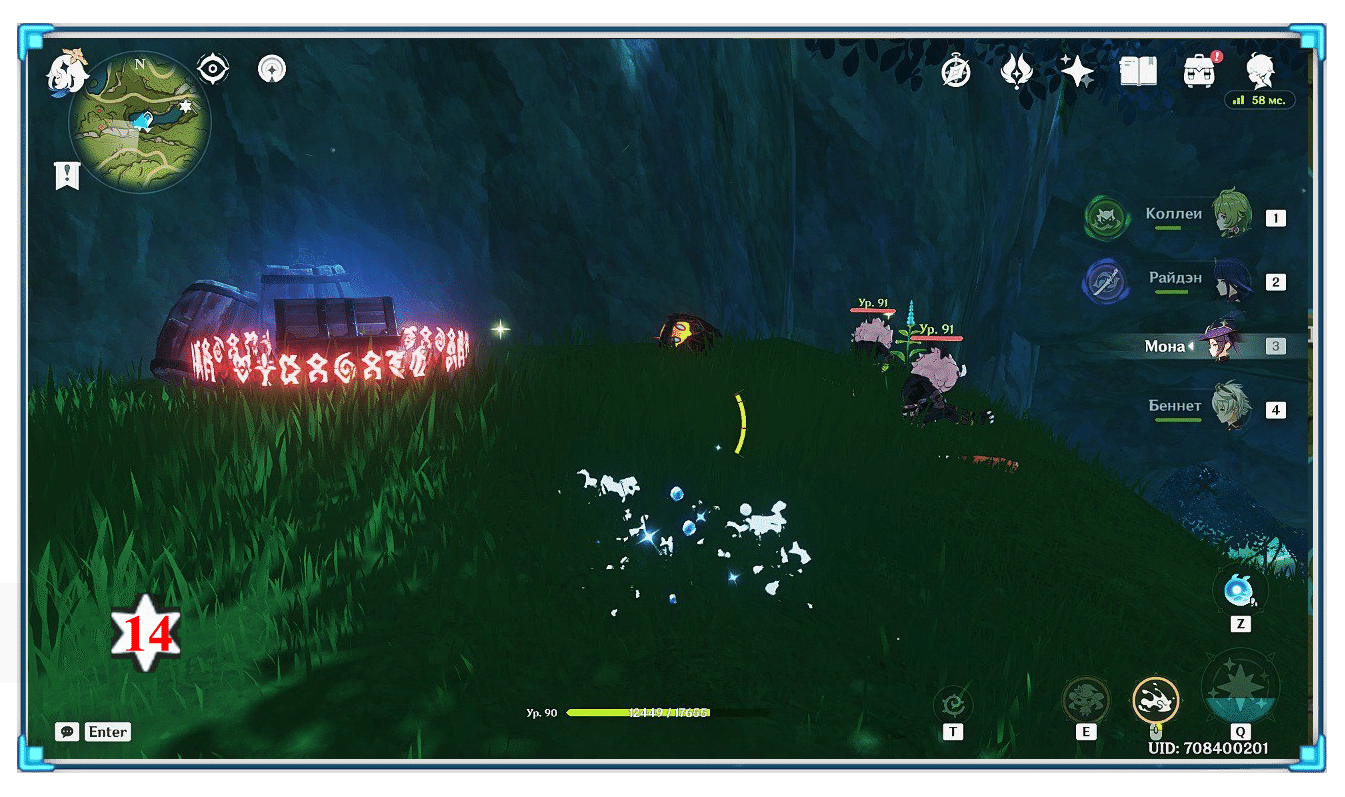Open the circular minimap

click(x=139, y=123)
